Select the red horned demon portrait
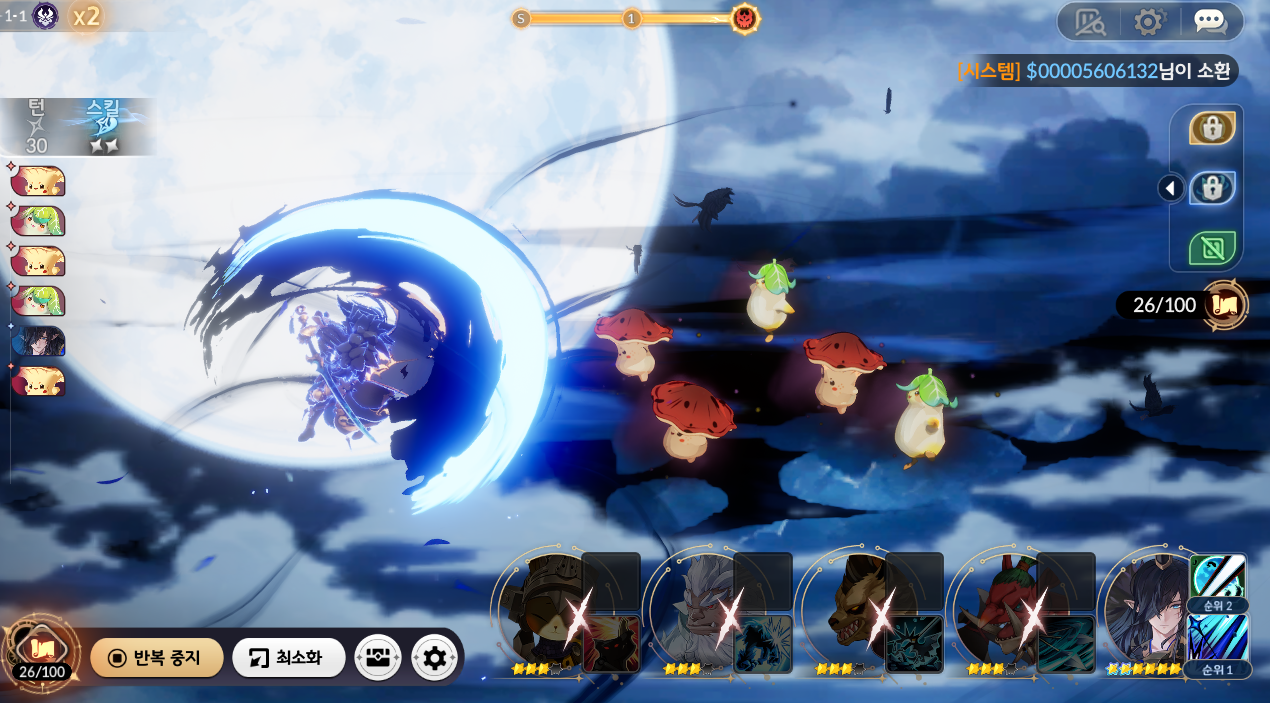1270x703 pixels. (996, 610)
